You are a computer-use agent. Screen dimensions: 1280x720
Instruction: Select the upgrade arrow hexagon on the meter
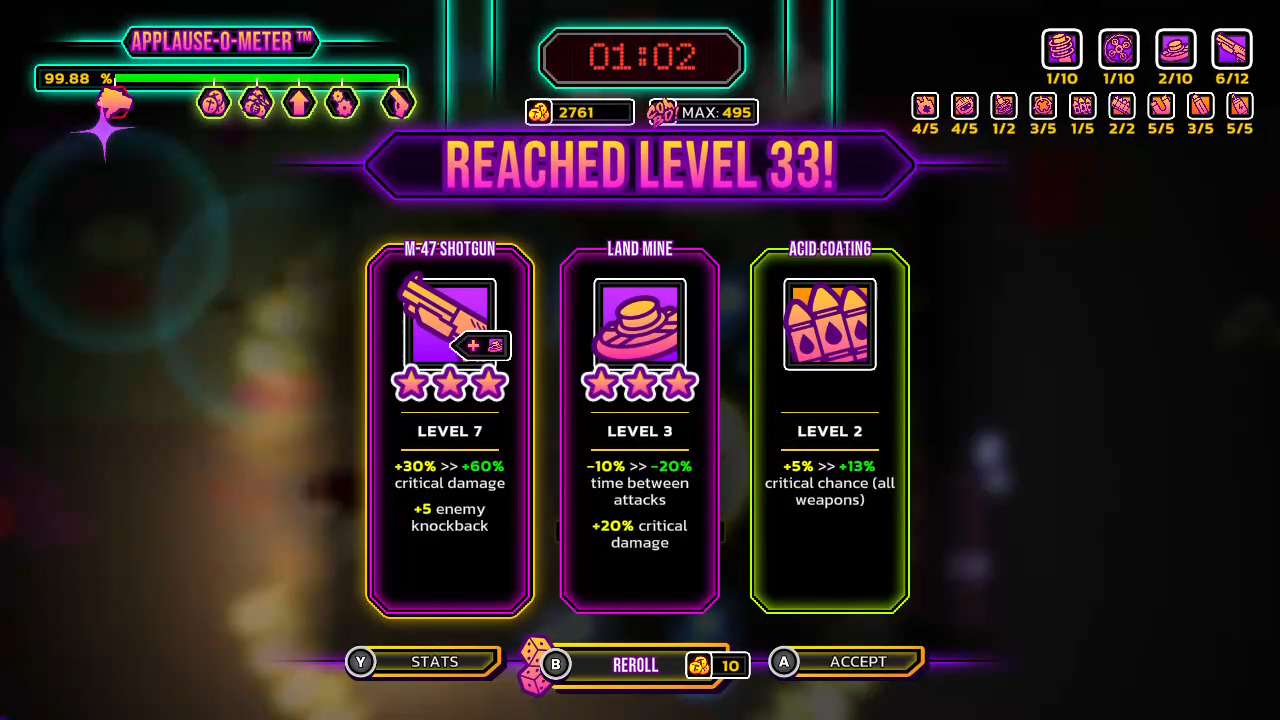click(300, 103)
